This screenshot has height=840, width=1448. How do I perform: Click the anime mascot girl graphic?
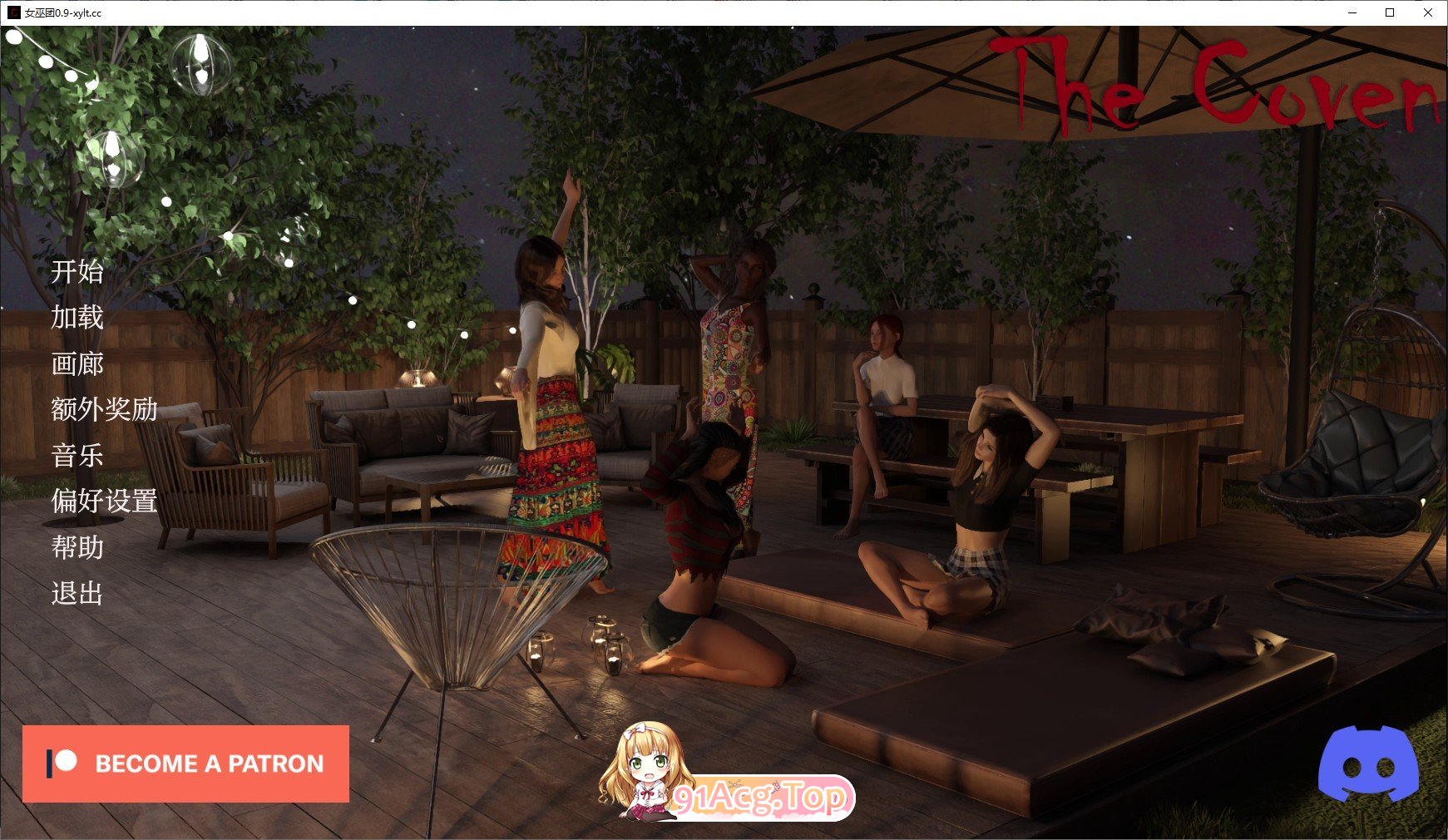coord(645,773)
